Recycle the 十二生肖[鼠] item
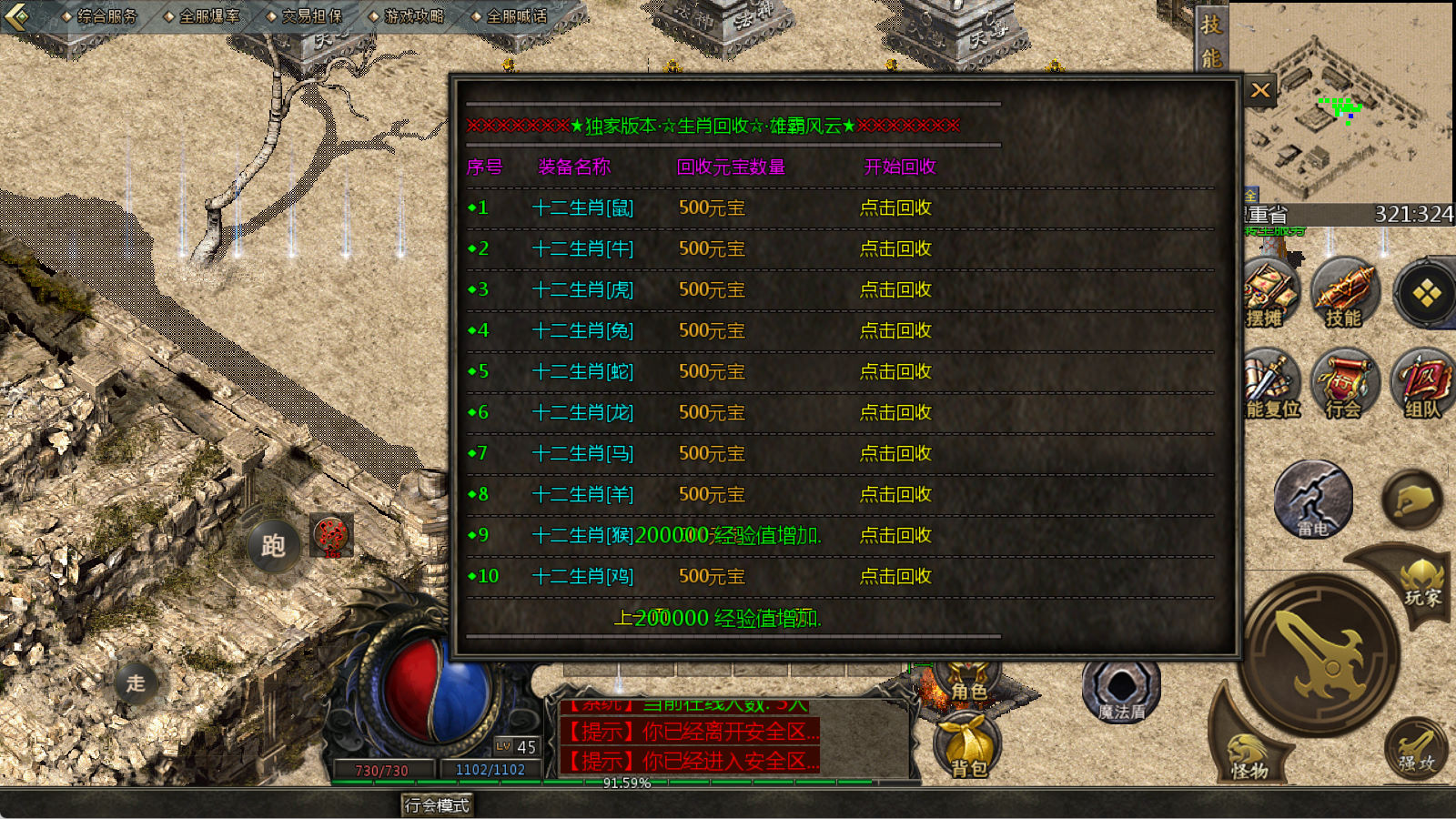The width and height of the screenshot is (1456, 819). click(x=895, y=207)
